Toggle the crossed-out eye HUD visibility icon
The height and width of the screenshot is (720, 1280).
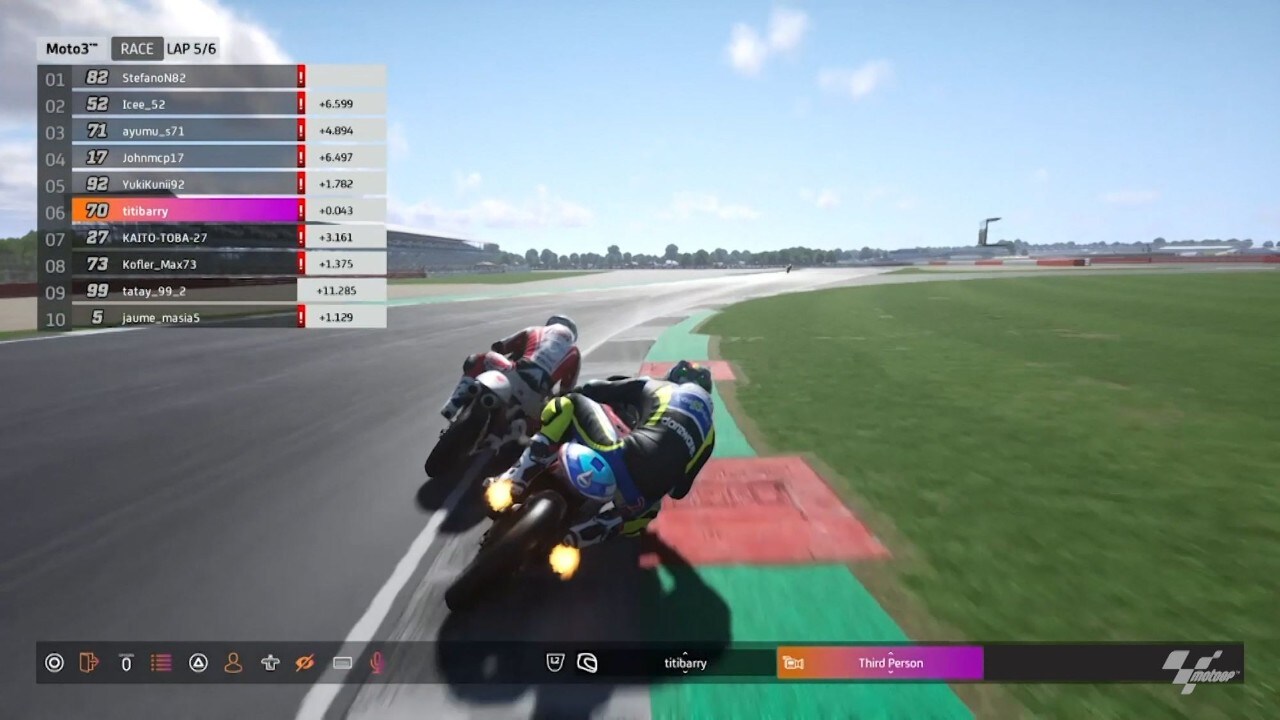pos(305,663)
